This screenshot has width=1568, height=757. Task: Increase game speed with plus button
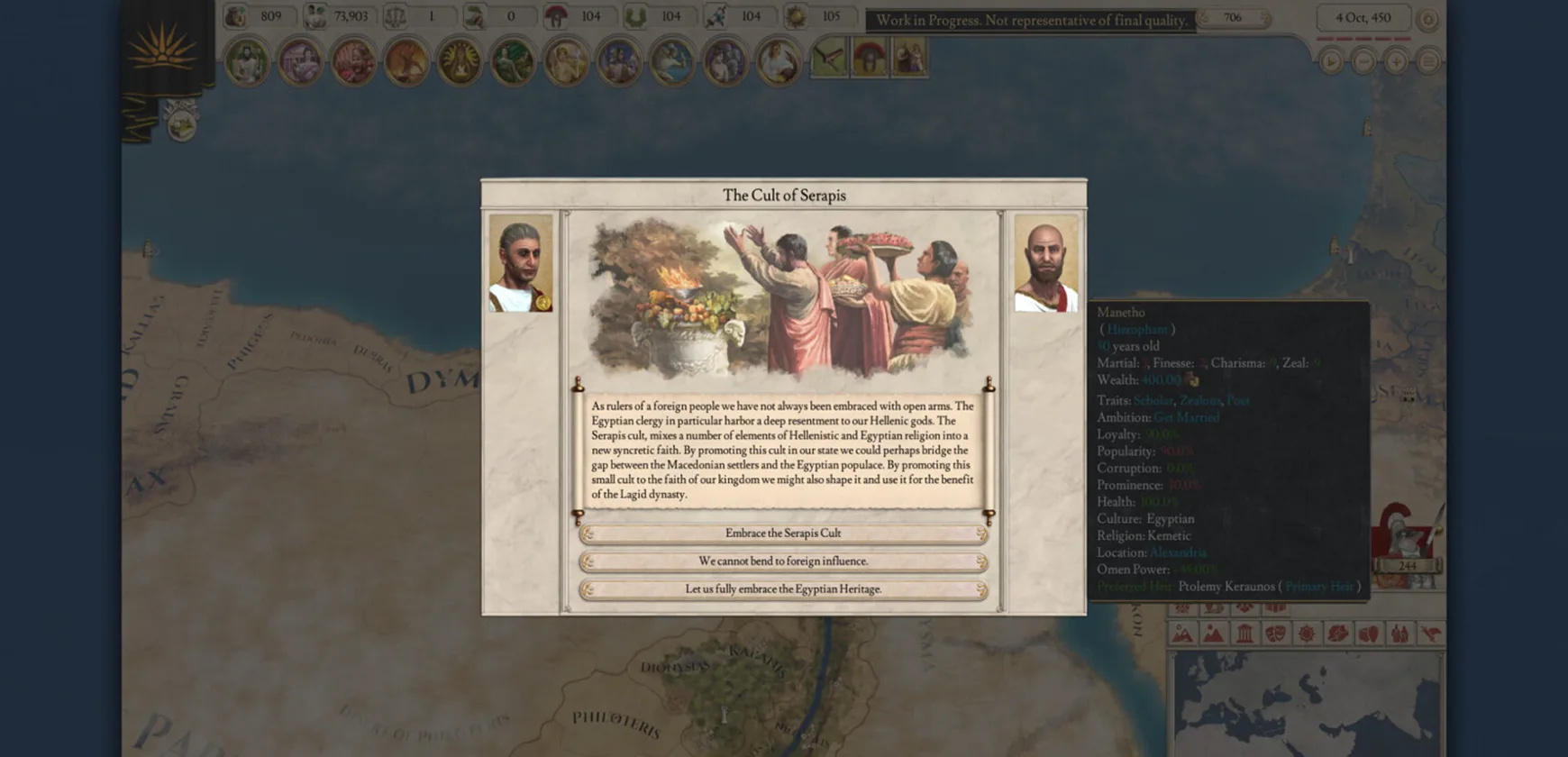click(x=1396, y=61)
